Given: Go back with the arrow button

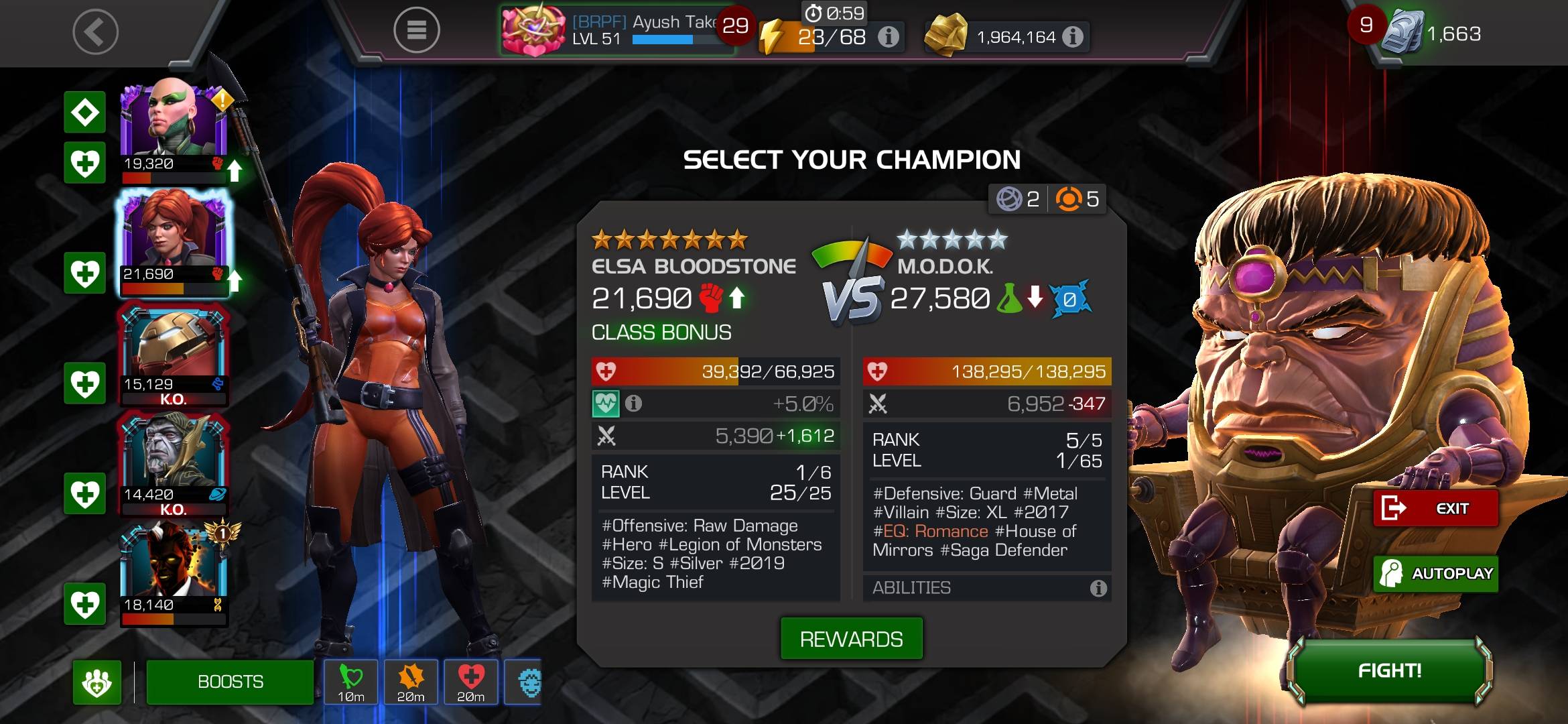Looking at the screenshot, I should pyautogui.click(x=95, y=32).
